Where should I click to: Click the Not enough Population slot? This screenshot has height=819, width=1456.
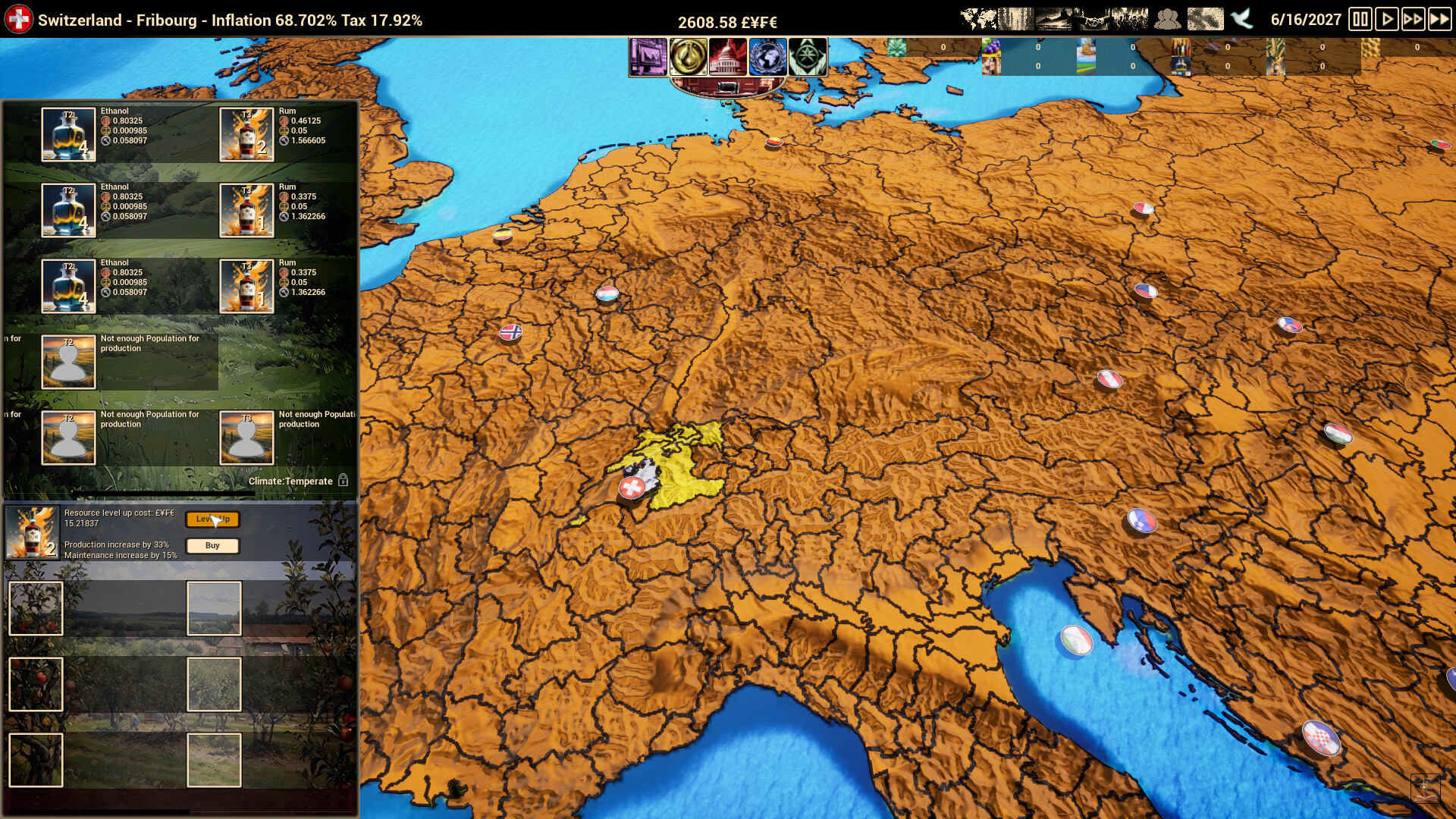pos(68,361)
